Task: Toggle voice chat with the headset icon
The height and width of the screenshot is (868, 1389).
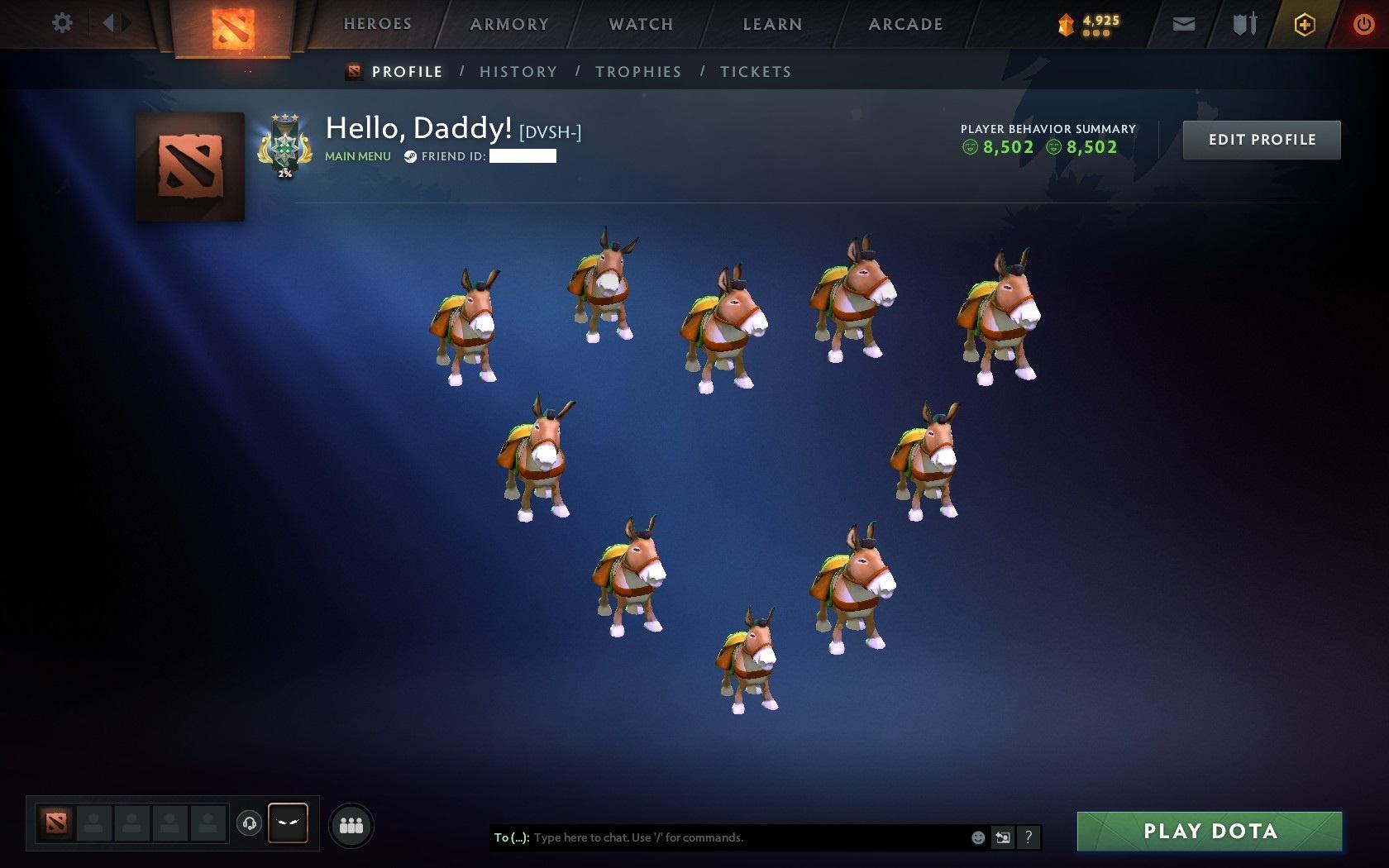Action: click(250, 823)
